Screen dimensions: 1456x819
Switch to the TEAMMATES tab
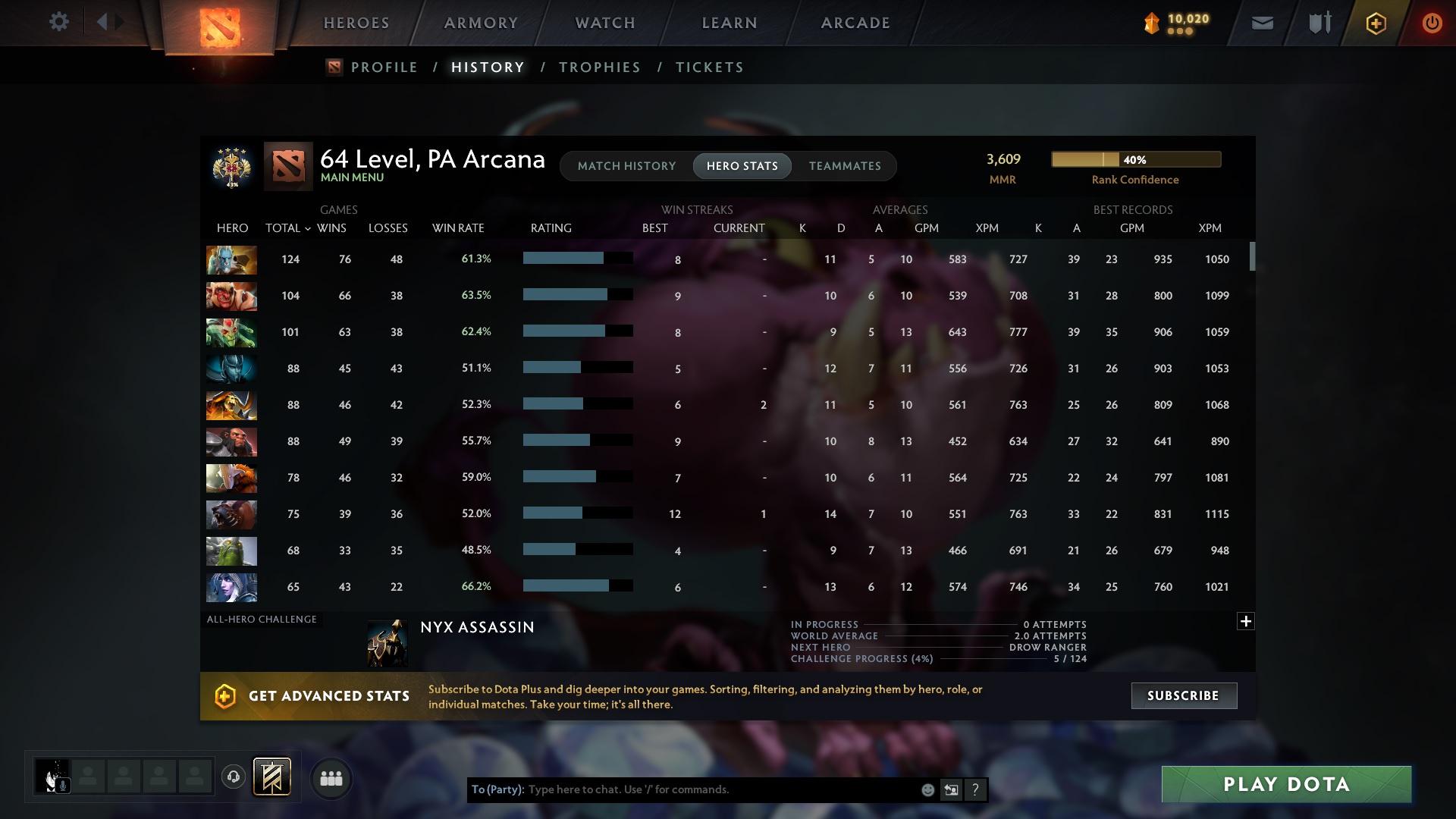pos(845,166)
